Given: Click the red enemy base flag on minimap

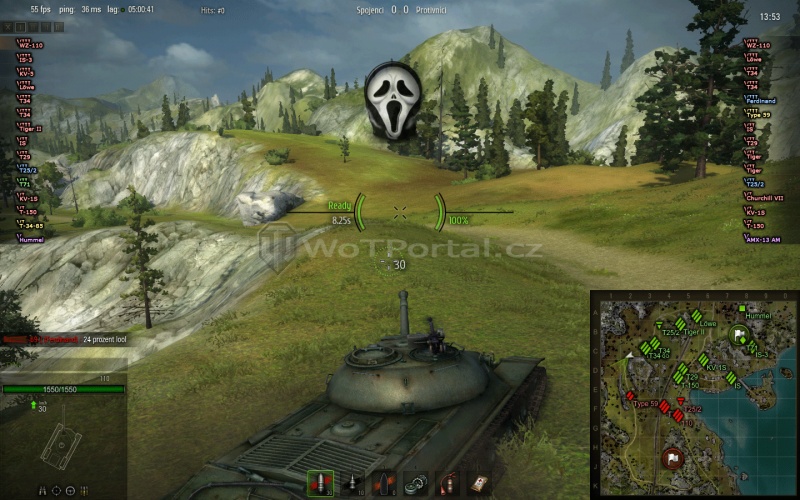Looking at the screenshot, I should [x=673, y=459].
